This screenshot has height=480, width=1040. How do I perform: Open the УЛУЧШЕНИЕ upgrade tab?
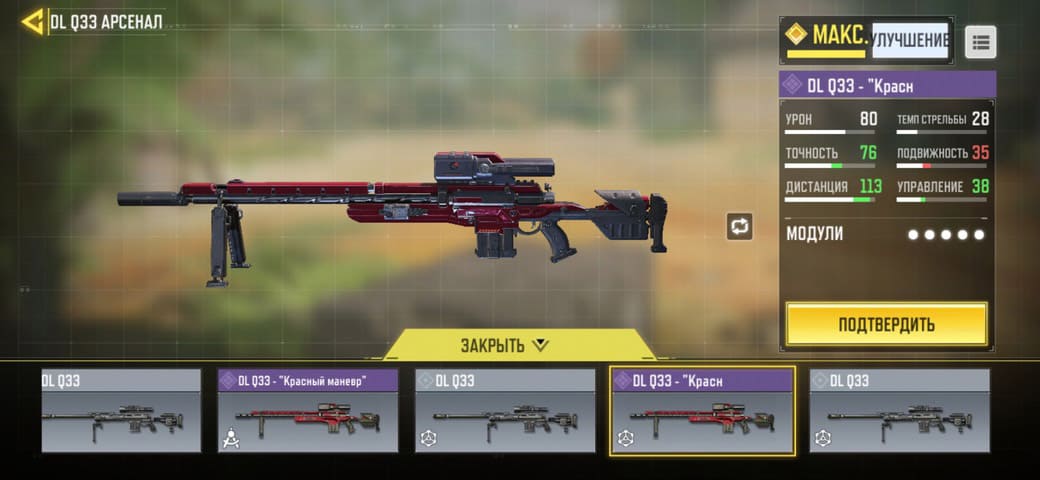pyautogui.click(x=910, y=40)
